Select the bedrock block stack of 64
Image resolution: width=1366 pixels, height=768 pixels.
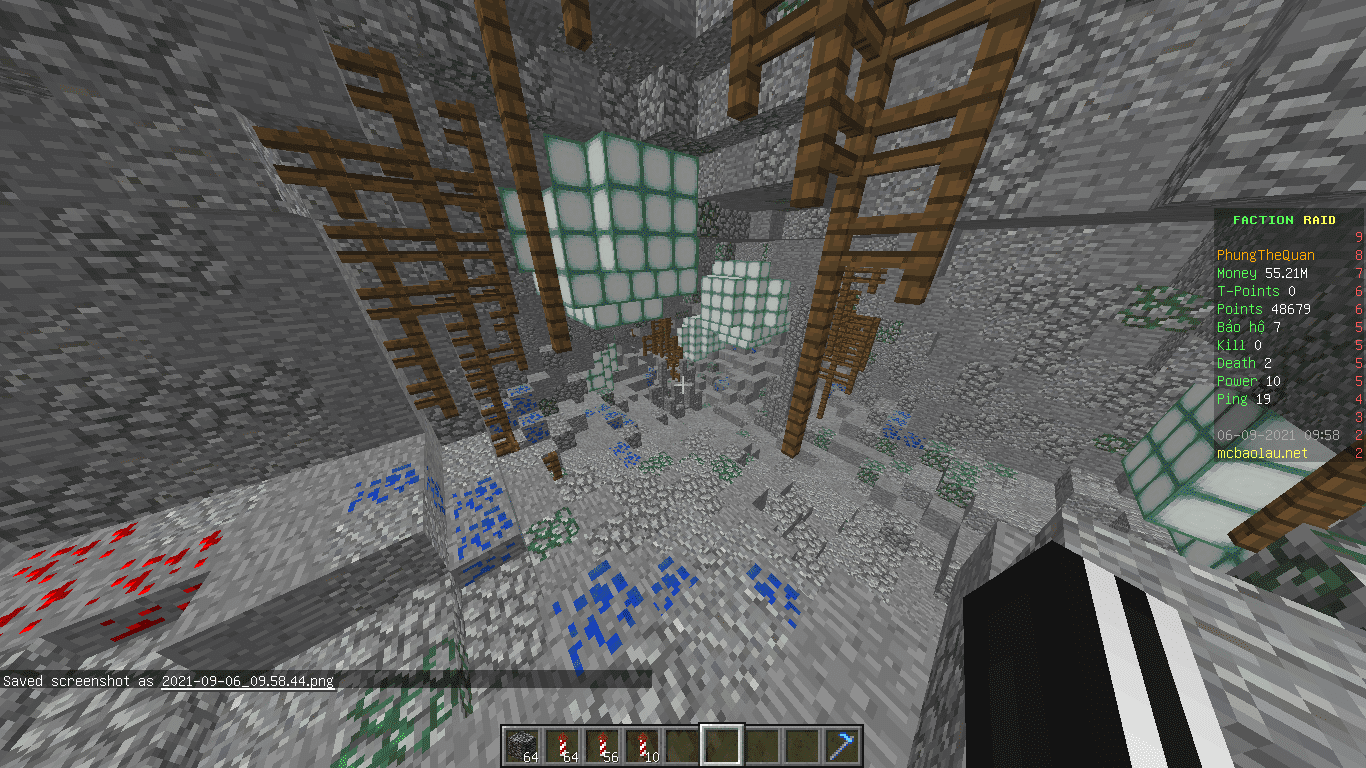click(521, 745)
